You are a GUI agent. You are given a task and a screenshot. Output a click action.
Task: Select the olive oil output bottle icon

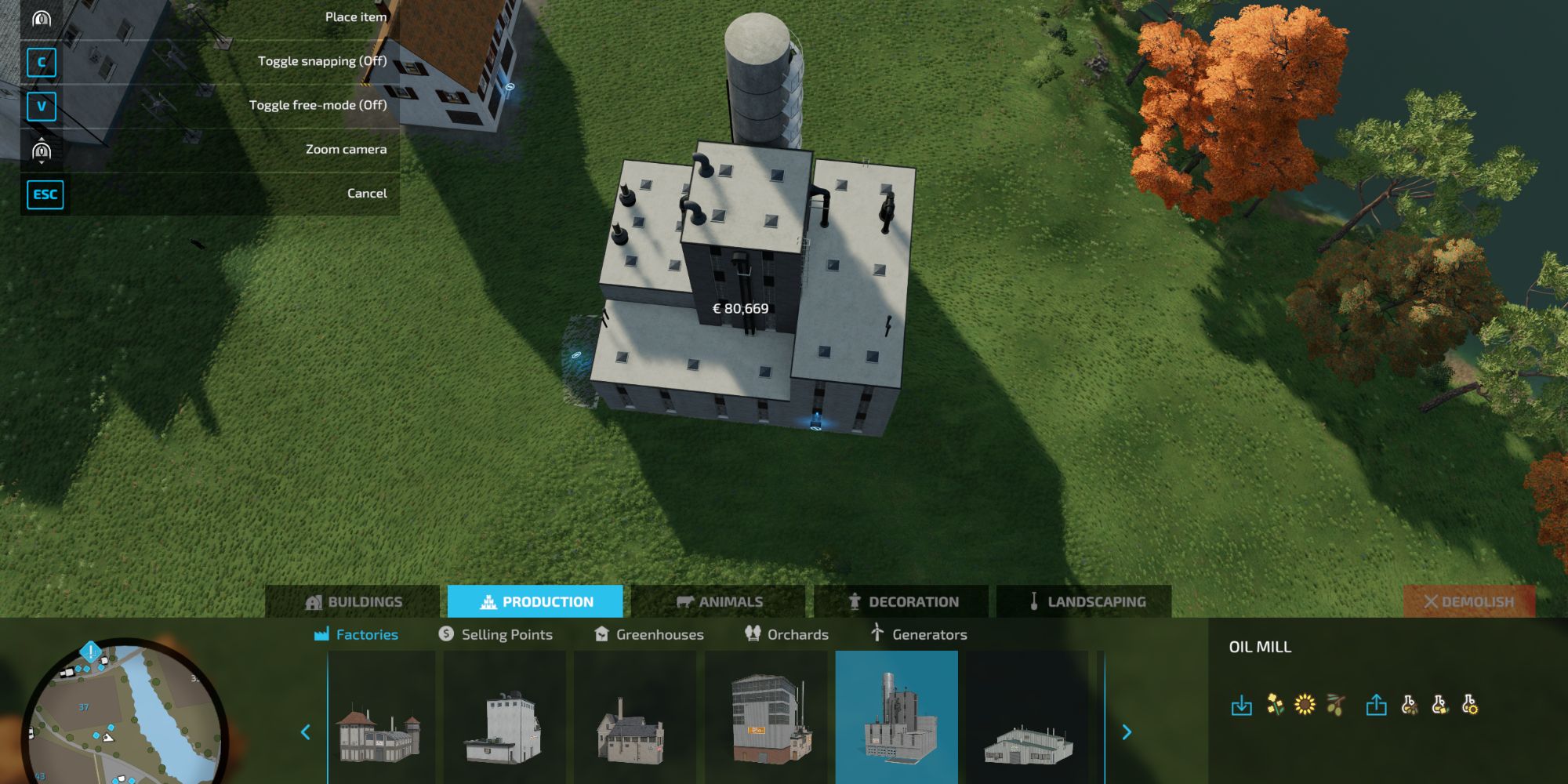point(1410,704)
